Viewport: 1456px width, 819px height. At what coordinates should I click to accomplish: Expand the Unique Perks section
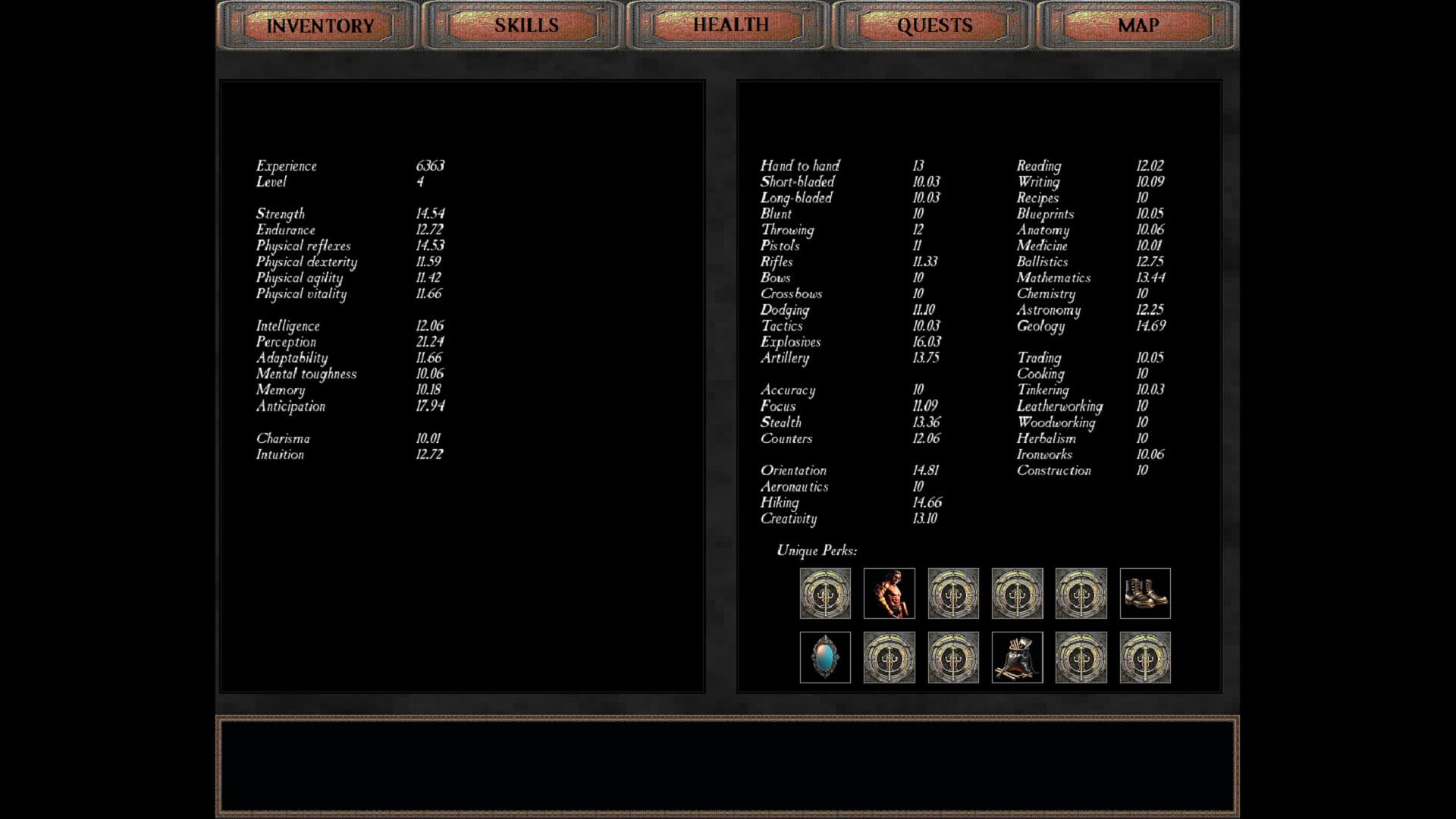815,550
